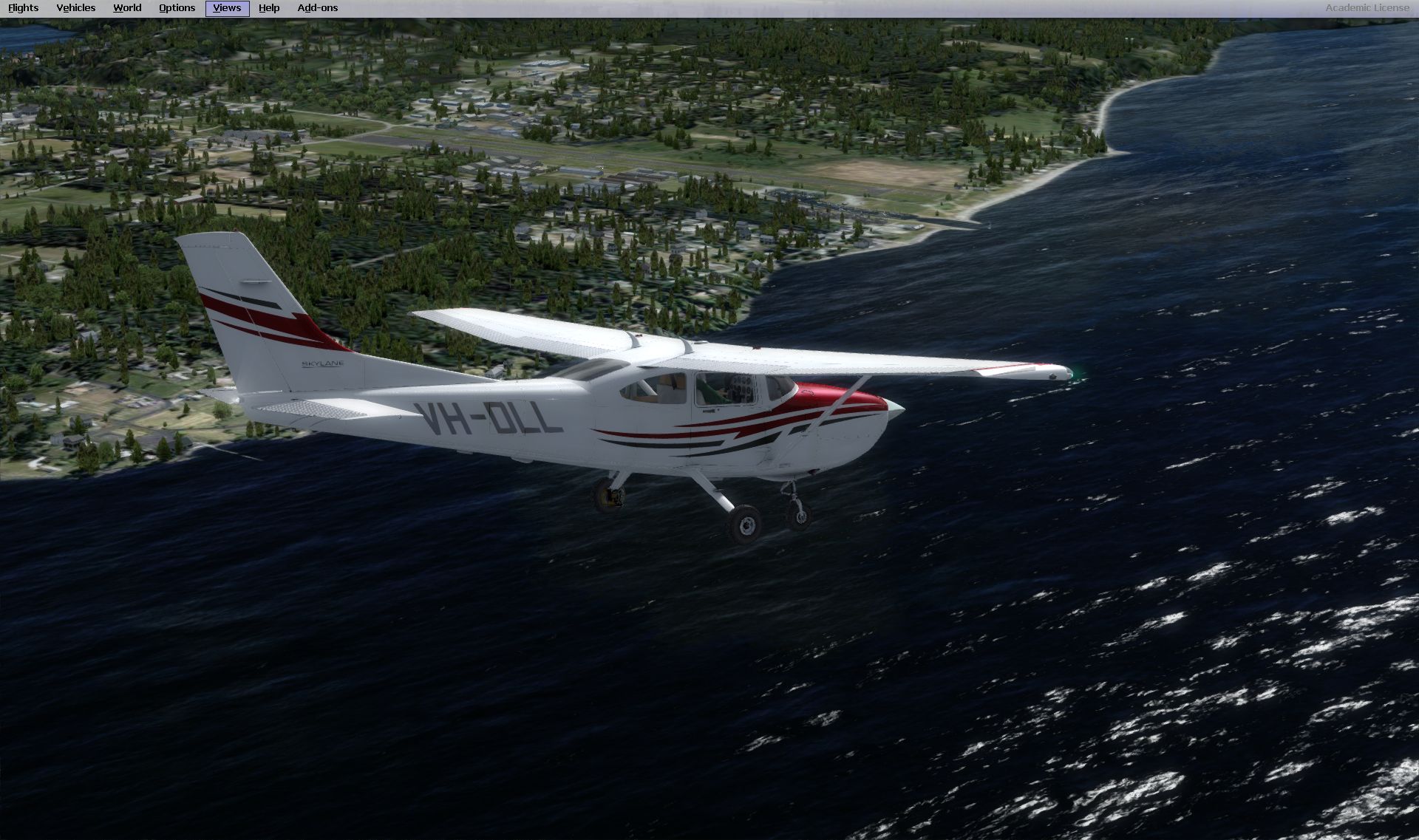Screen dimensions: 1419x840
Task: Click the World menu
Action: (x=127, y=8)
